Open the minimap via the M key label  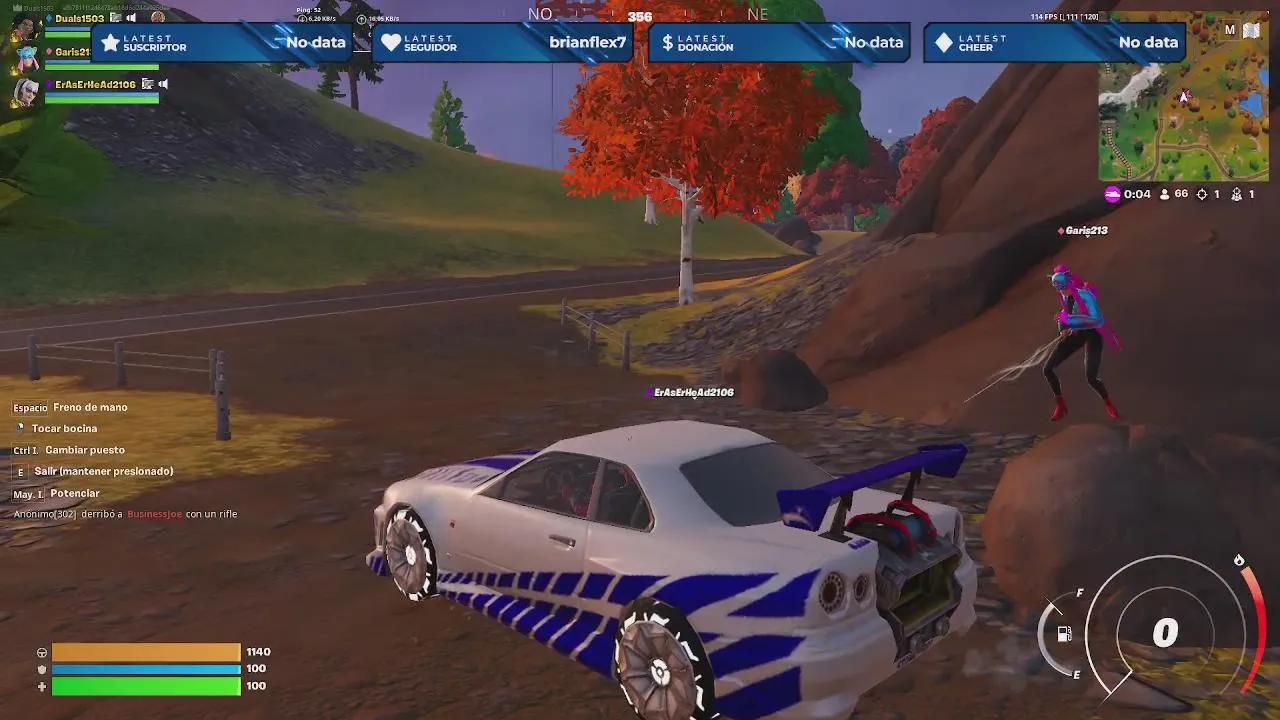click(1228, 30)
